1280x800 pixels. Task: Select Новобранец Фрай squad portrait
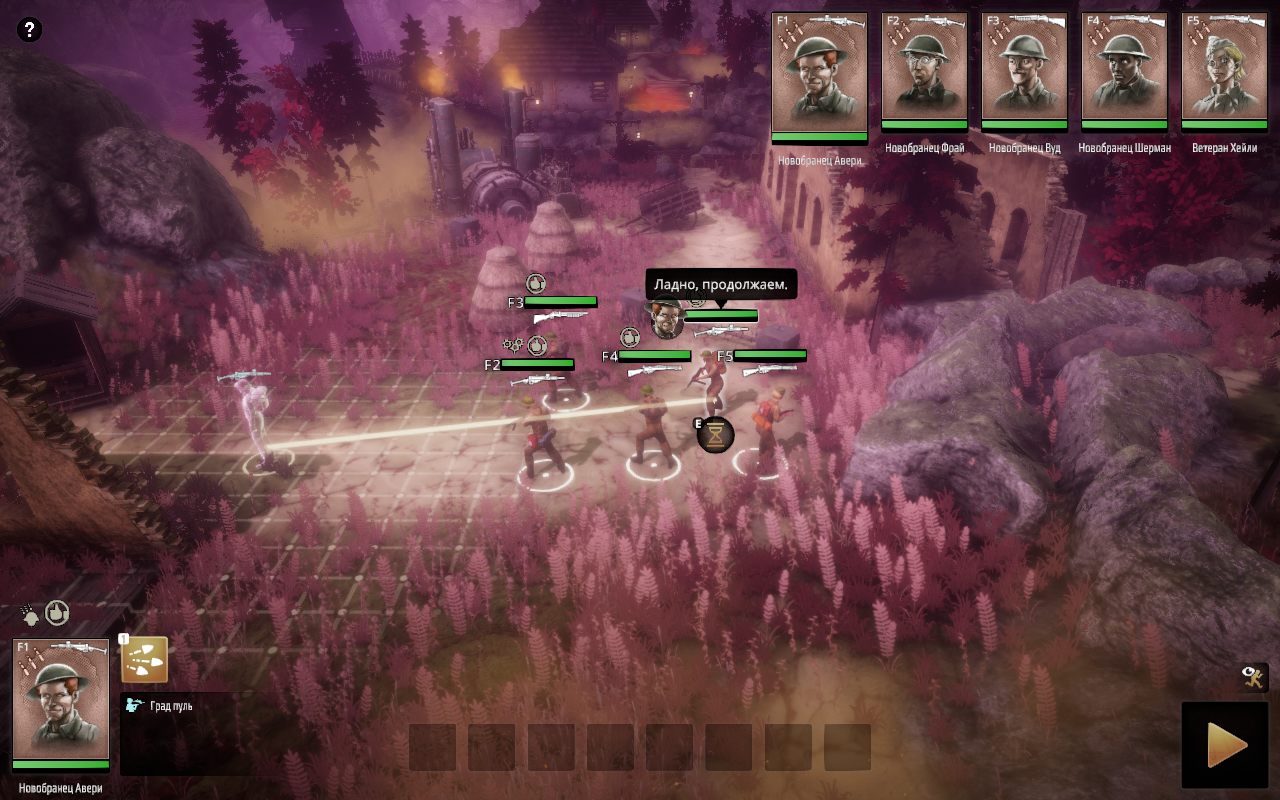click(924, 70)
